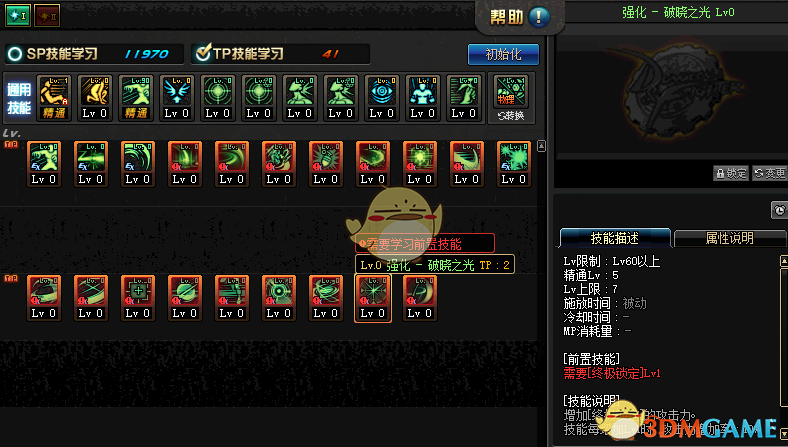This screenshot has height=447, width=788.
Task: Open the 技能描述 tab
Action: (x=613, y=238)
